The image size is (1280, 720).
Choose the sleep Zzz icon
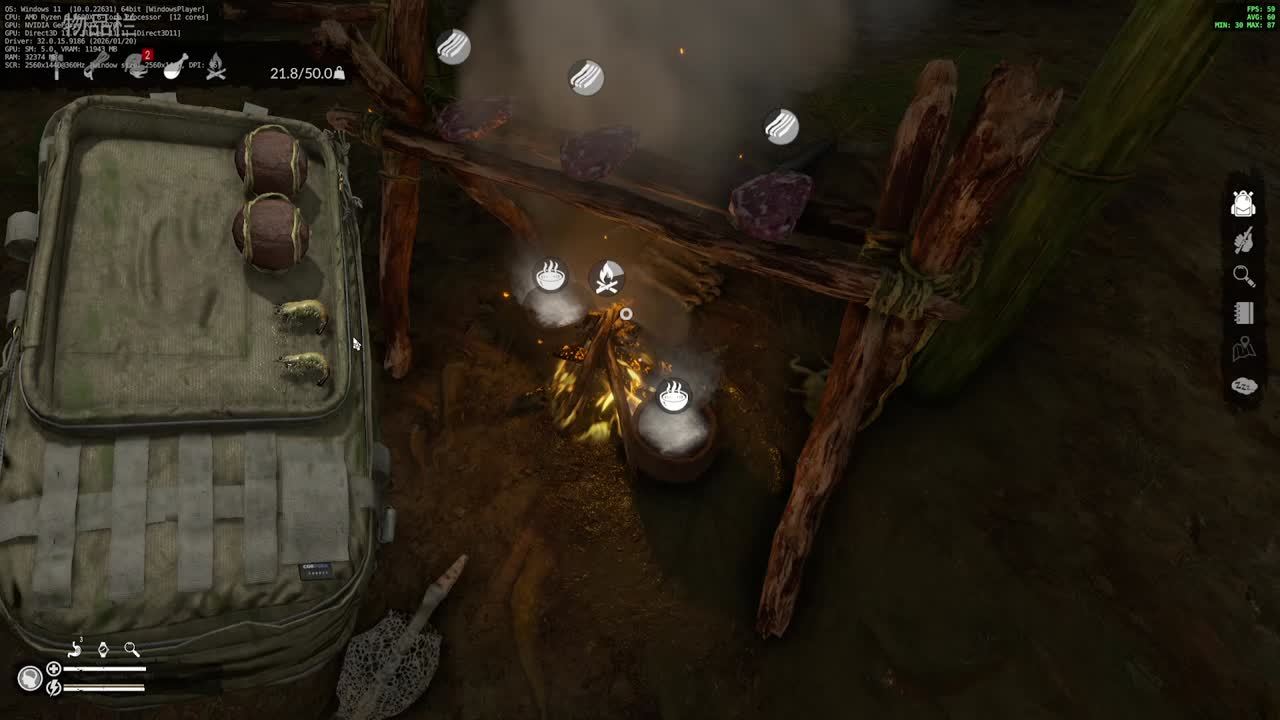[x=1243, y=386]
